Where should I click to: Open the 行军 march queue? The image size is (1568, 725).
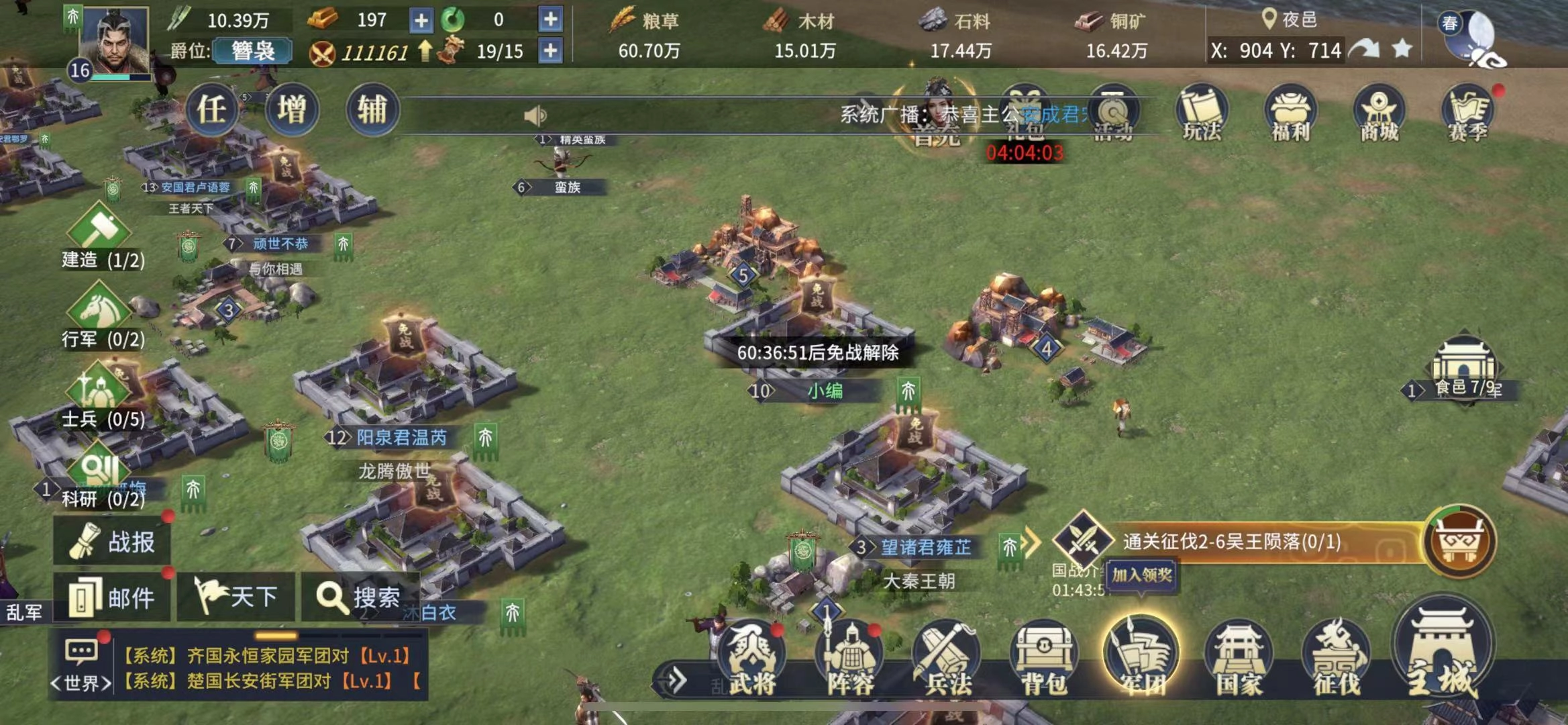101,316
